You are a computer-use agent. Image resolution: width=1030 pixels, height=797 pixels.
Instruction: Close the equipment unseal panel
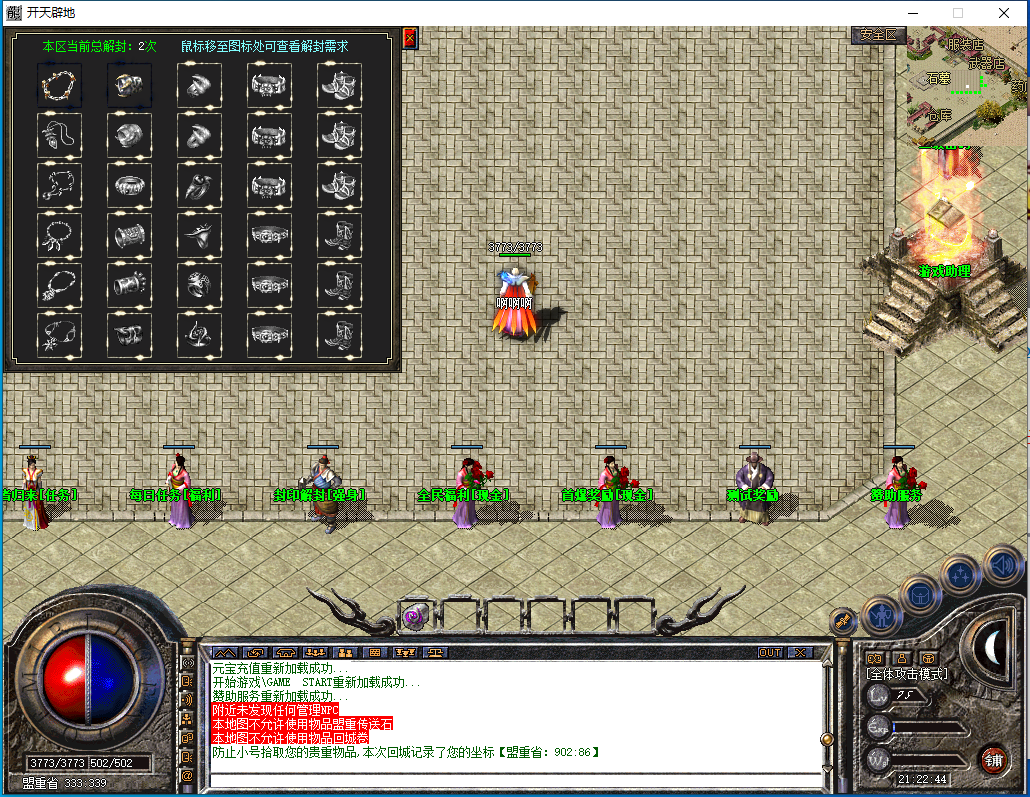409,38
